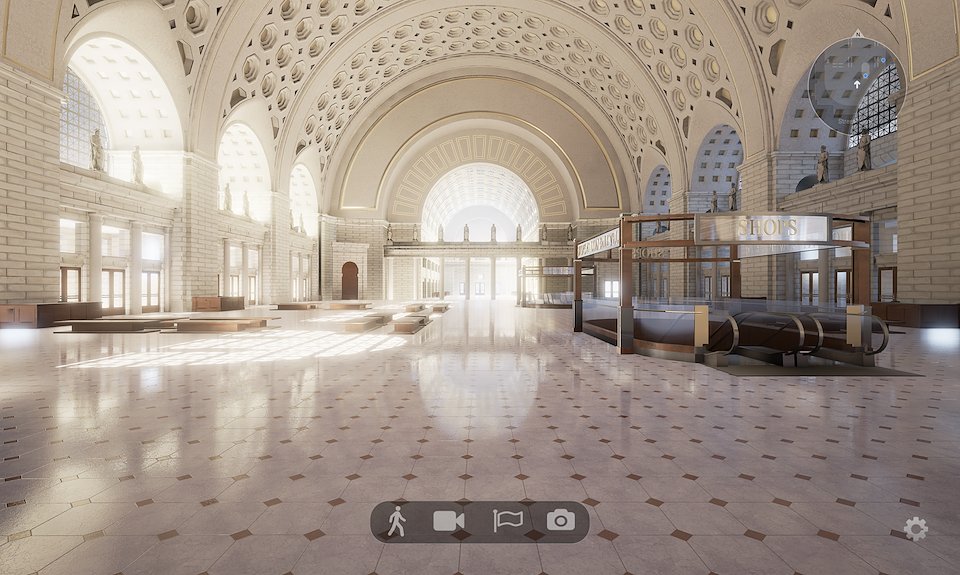Select the video camera tool
Viewport: 960px width, 575px height.
[x=449, y=521]
